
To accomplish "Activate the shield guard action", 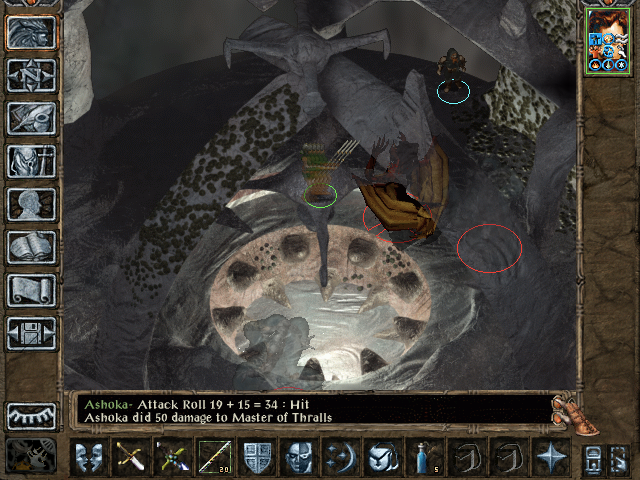I will (x=256, y=457).
